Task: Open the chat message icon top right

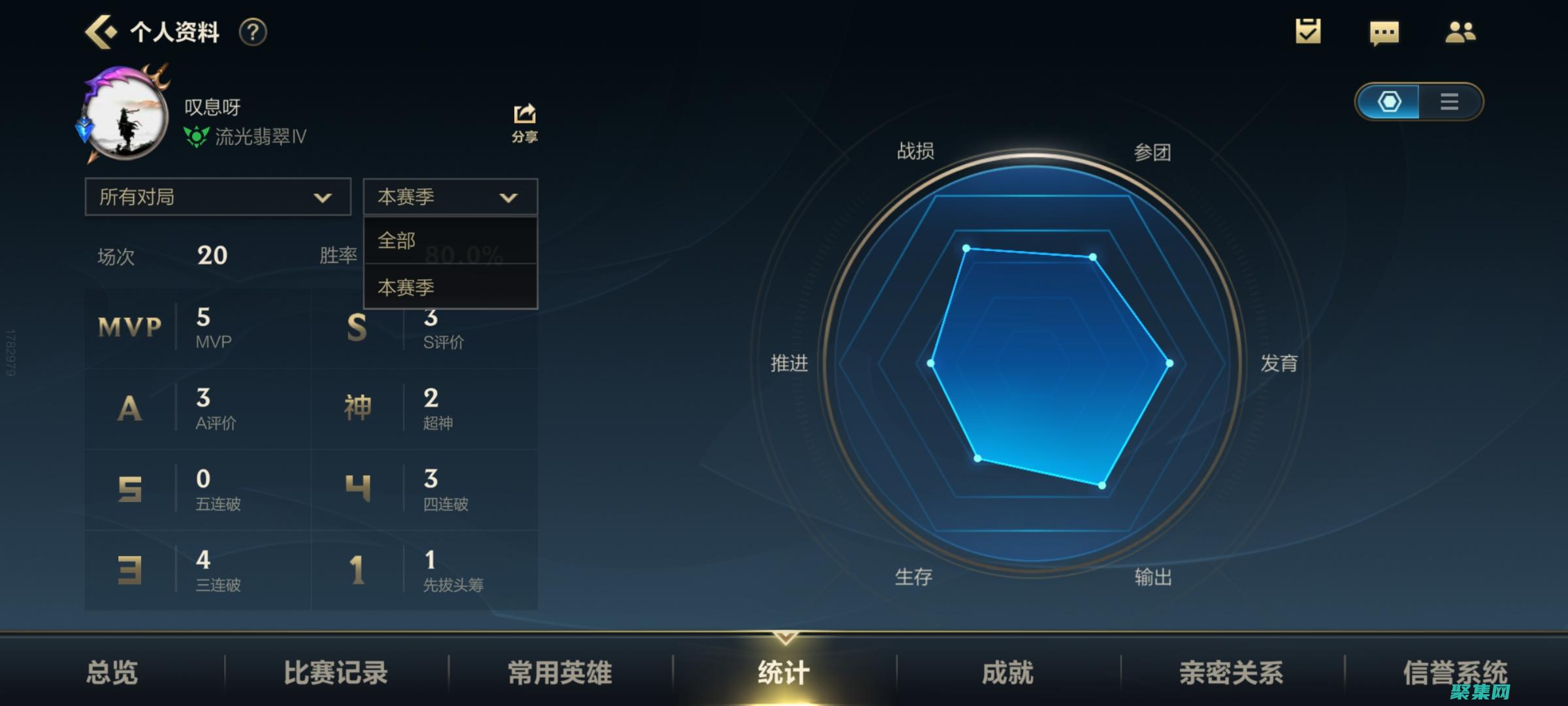Action: pyautogui.click(x=1384, y=31)
